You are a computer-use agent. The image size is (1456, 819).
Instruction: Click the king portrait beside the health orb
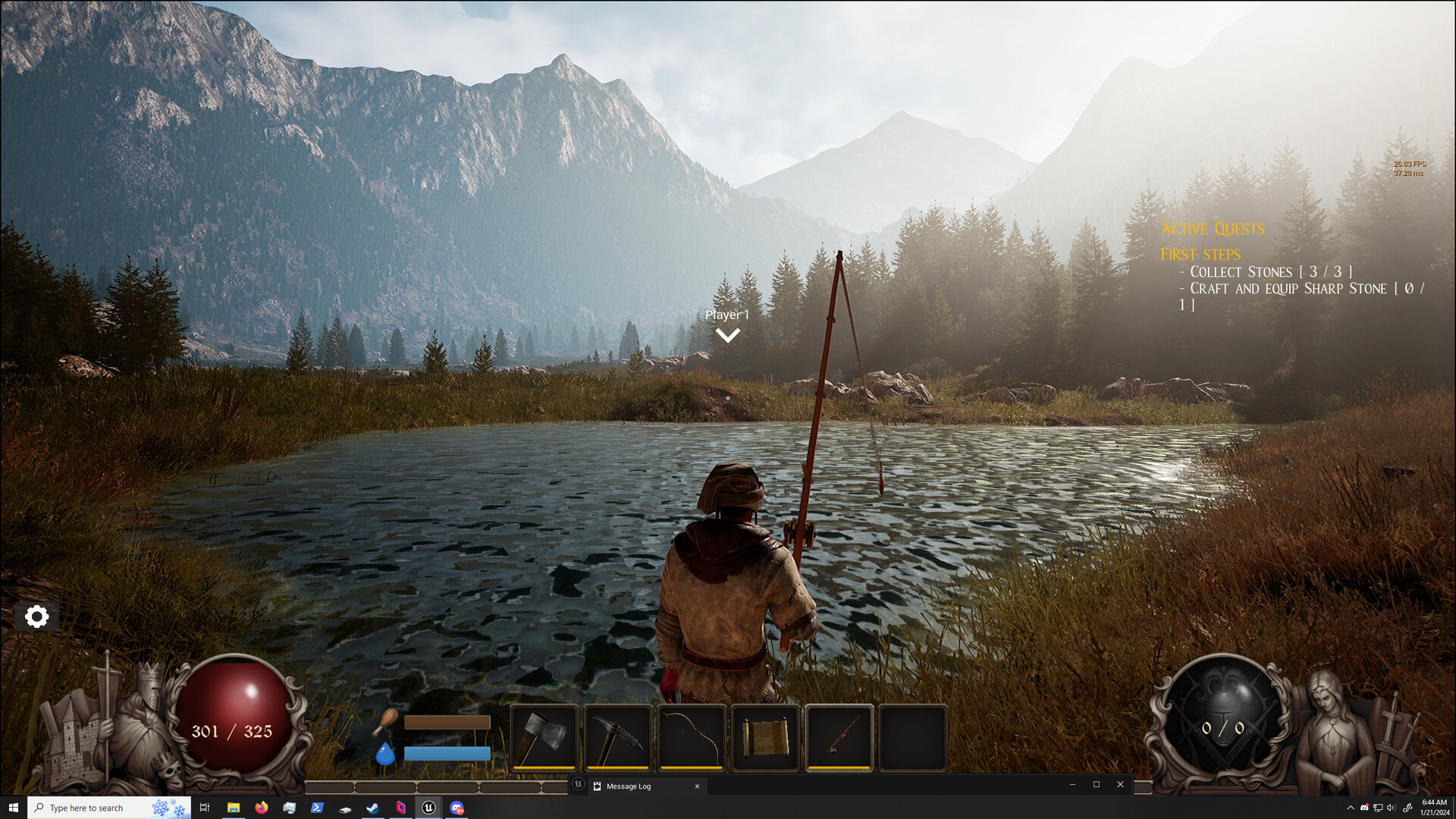[143, 705]
